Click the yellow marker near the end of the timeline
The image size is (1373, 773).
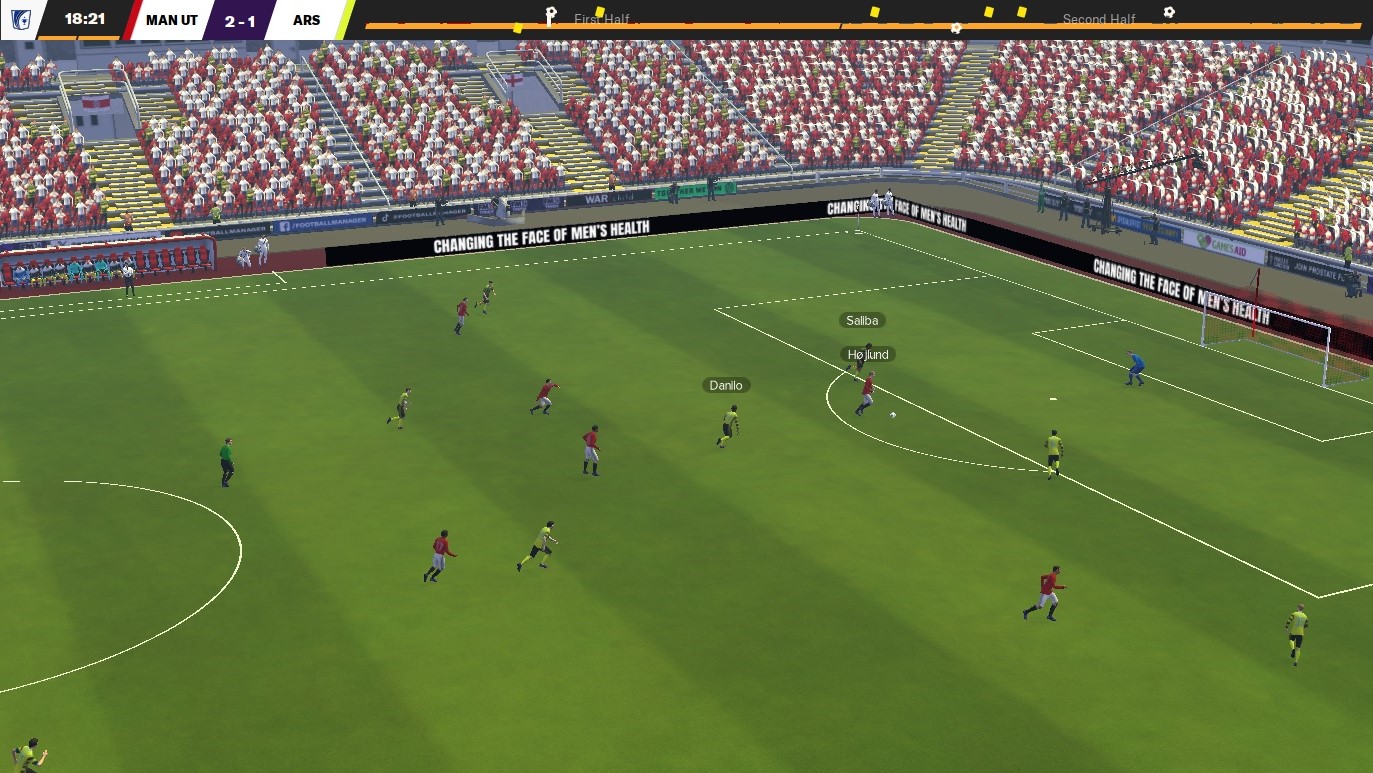1020,12
